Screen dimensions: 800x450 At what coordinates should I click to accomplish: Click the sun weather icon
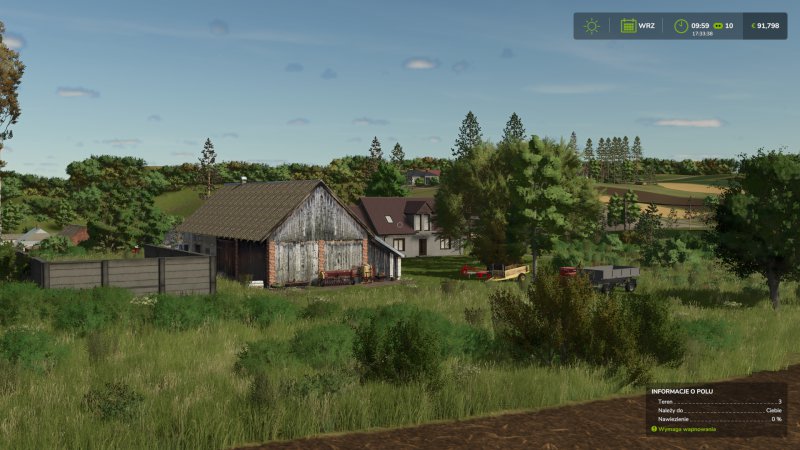[591, 26]
